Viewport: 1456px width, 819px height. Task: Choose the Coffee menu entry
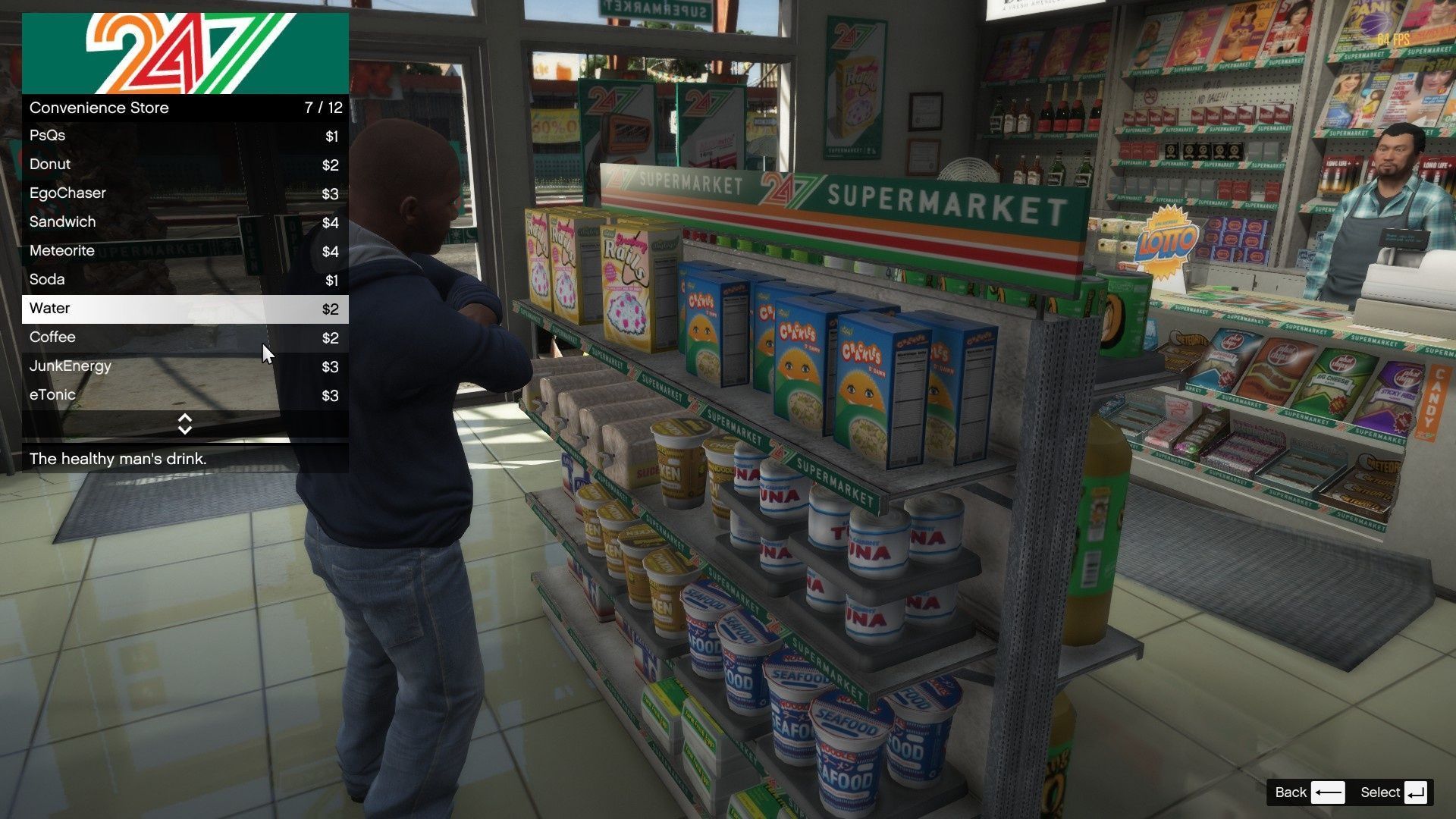[184, 337]
